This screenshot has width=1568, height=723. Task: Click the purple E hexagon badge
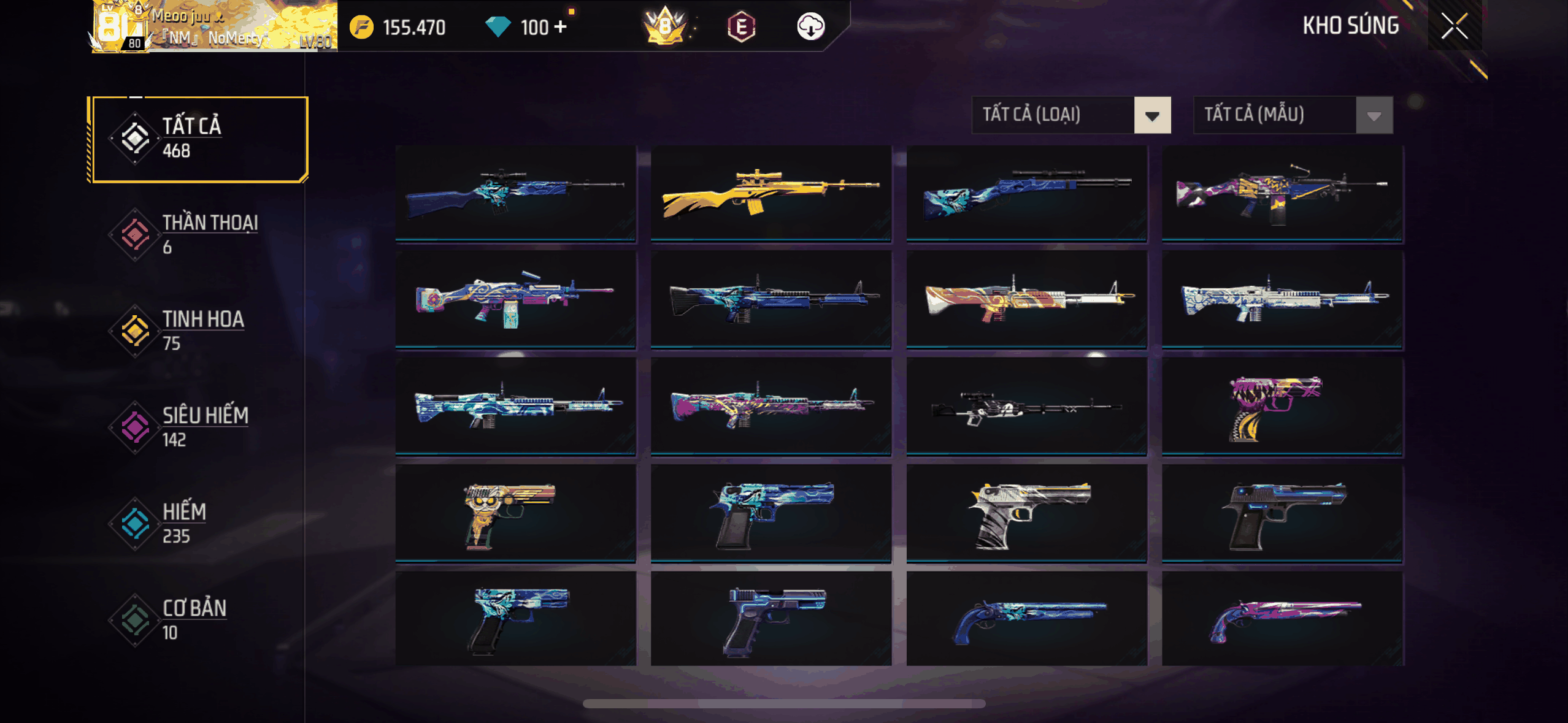pos(741,27)
